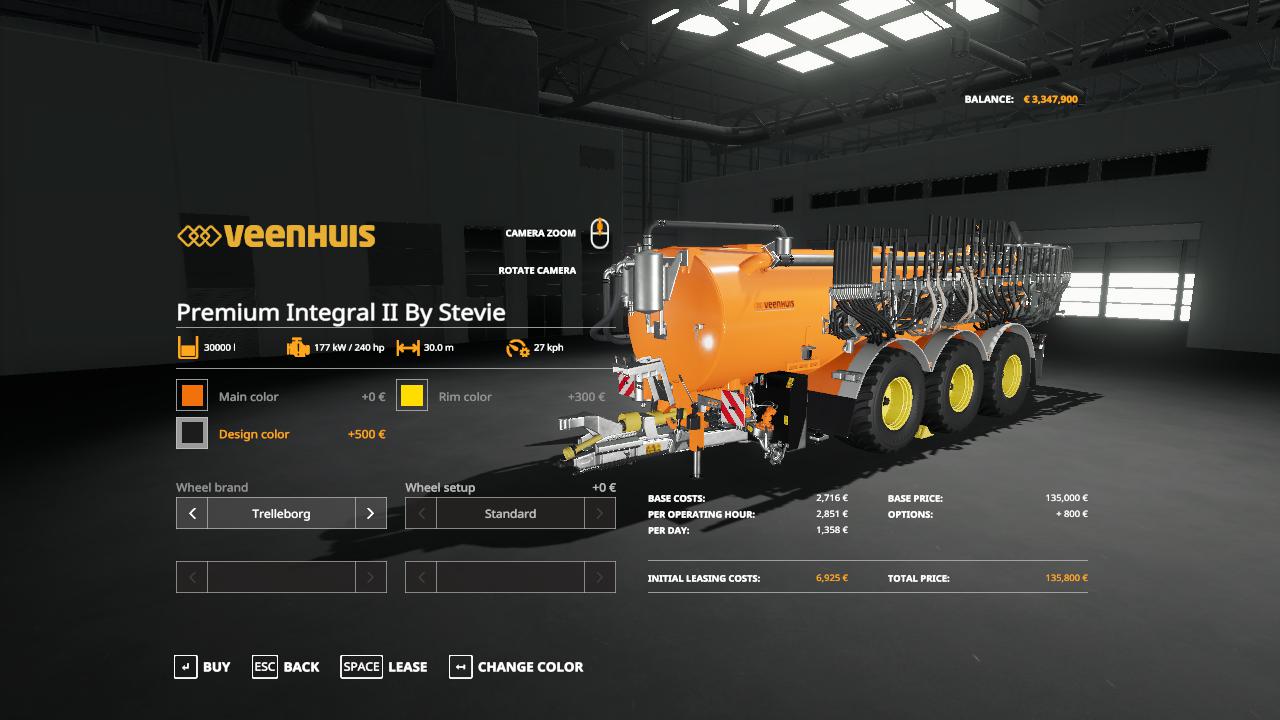Activate the Change Color option
The height and width of the screenshot is (720, 1280).
(516, 667)
